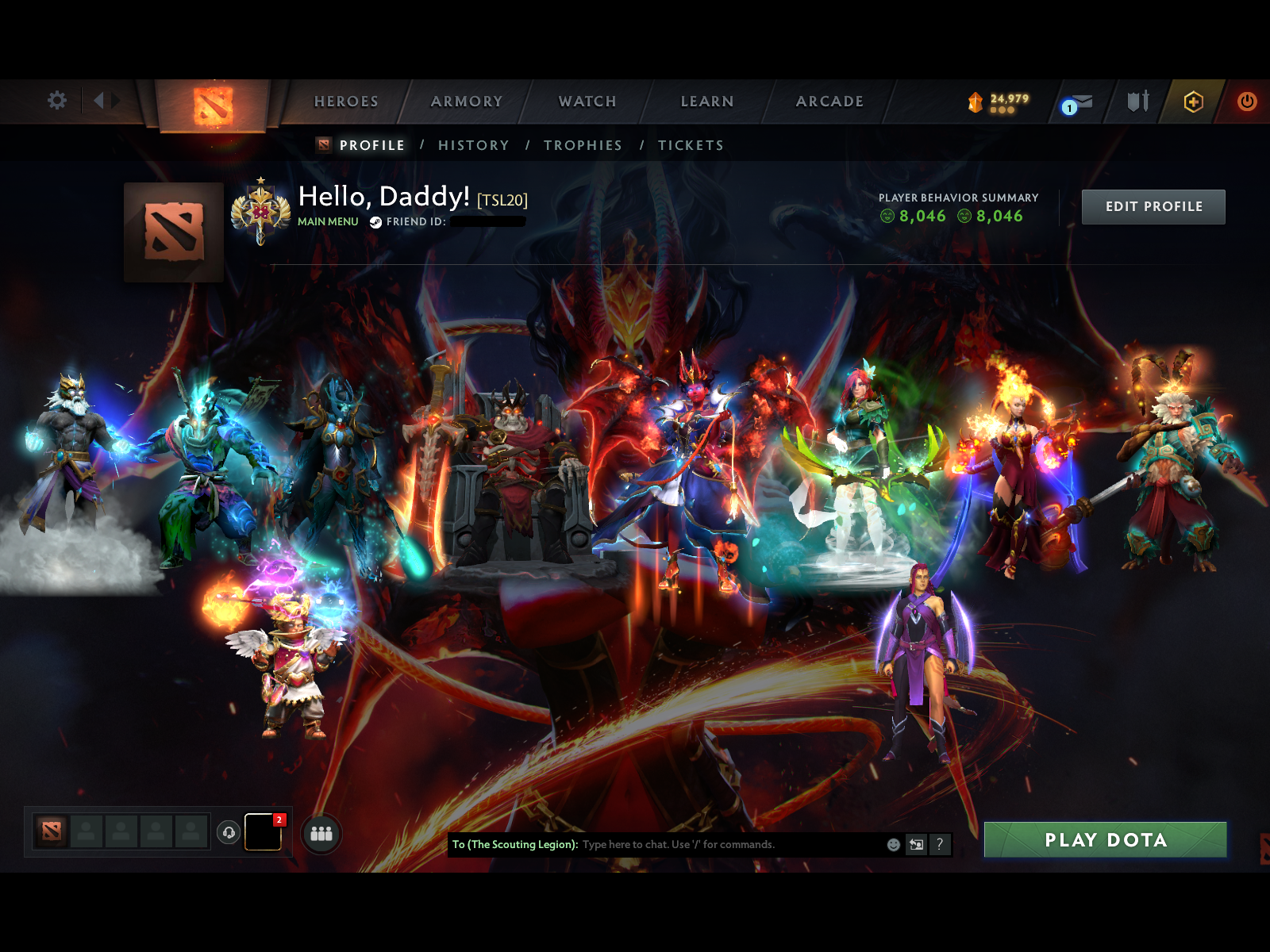Toggle the party voice chat headset icon

tap(228, 833)
